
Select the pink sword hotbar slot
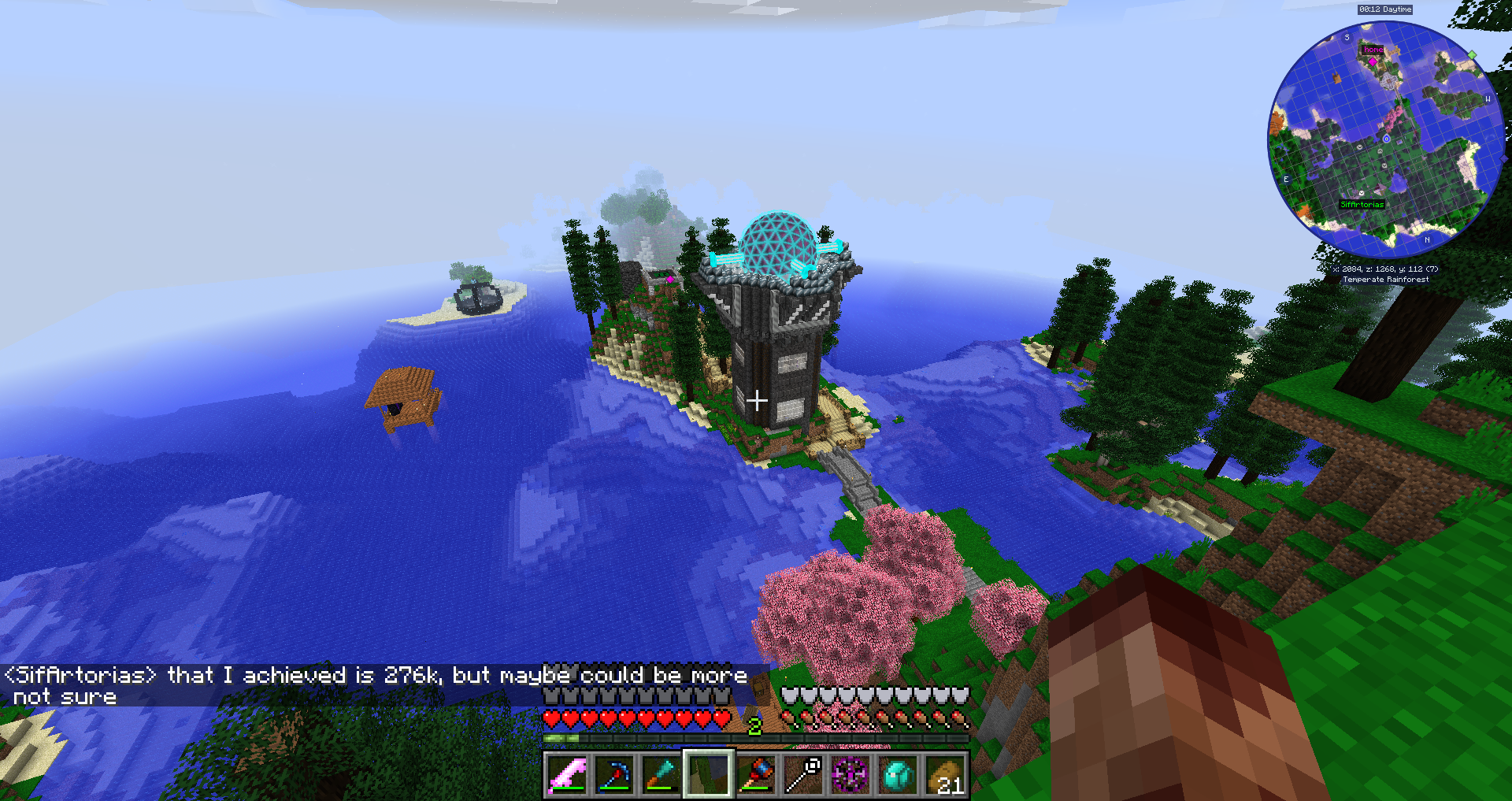click(567, 775)
